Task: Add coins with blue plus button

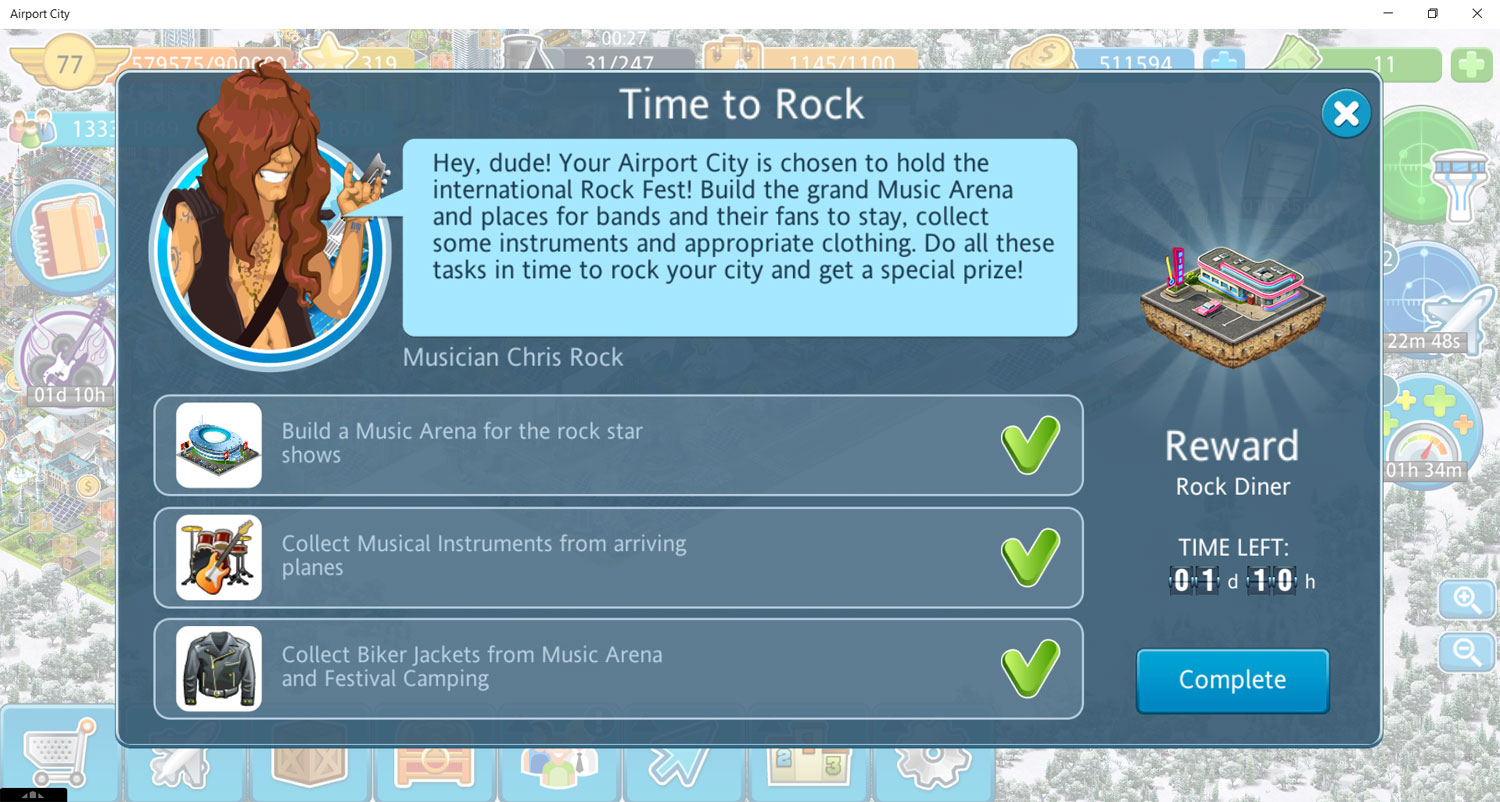Action: click(1222, 65)
